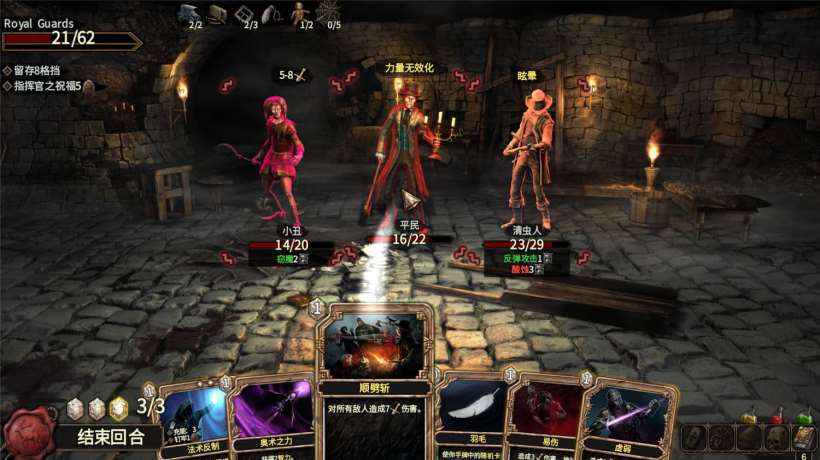Inspect the voodoo doll item counter
This screenshot has width=820, height=460.
click(x=301, y=14)
